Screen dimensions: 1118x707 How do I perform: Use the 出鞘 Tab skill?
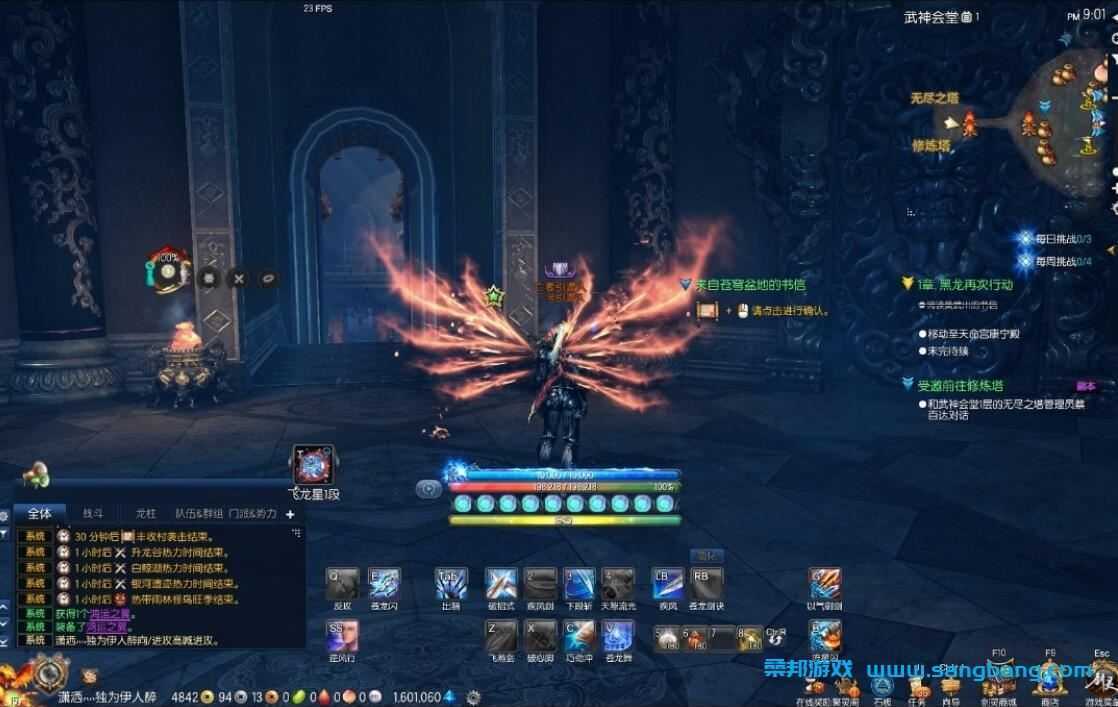click(451, 584)
